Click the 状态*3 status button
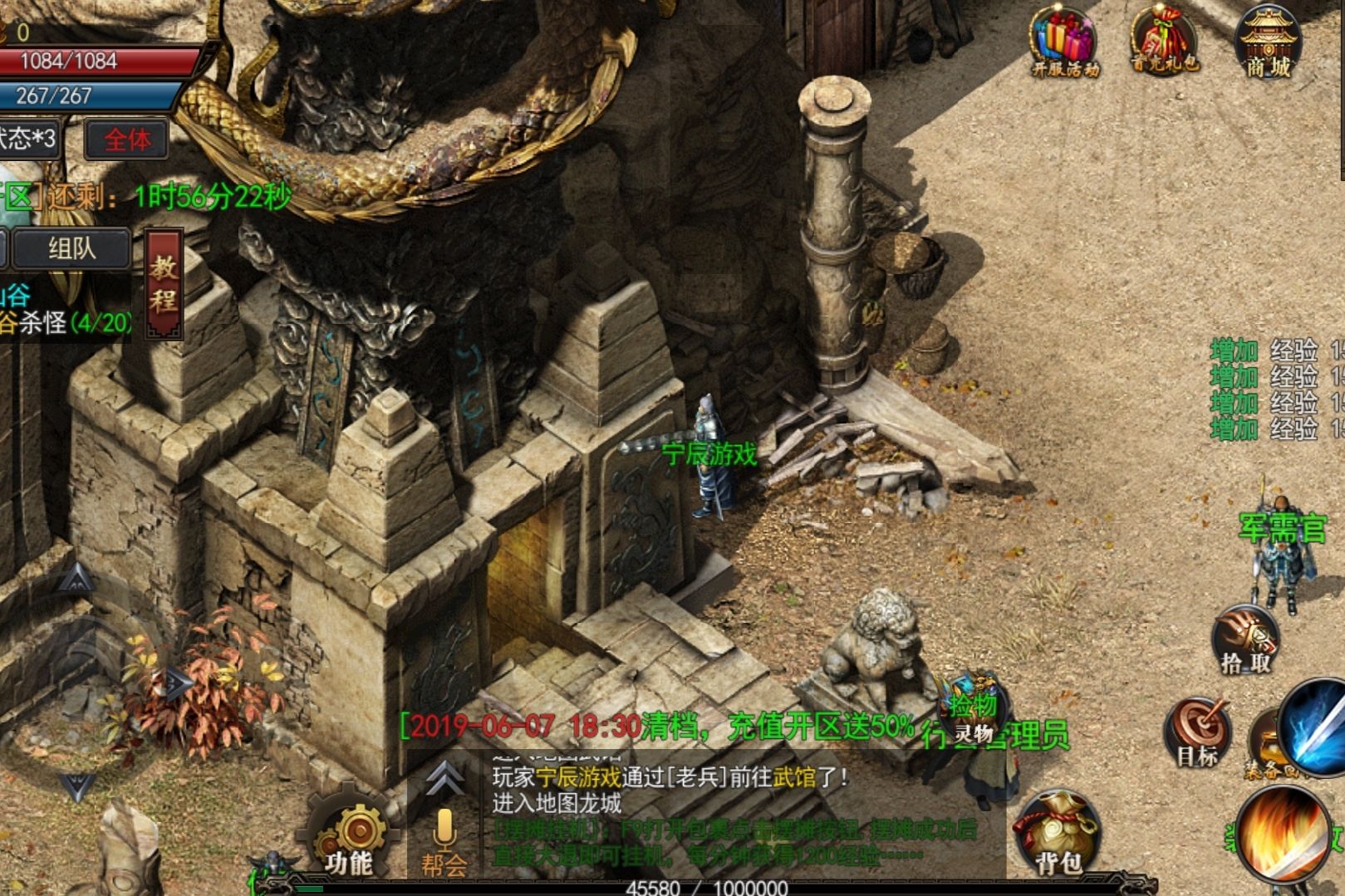Viewport: 1345px width, 896px height. point(29,138)
